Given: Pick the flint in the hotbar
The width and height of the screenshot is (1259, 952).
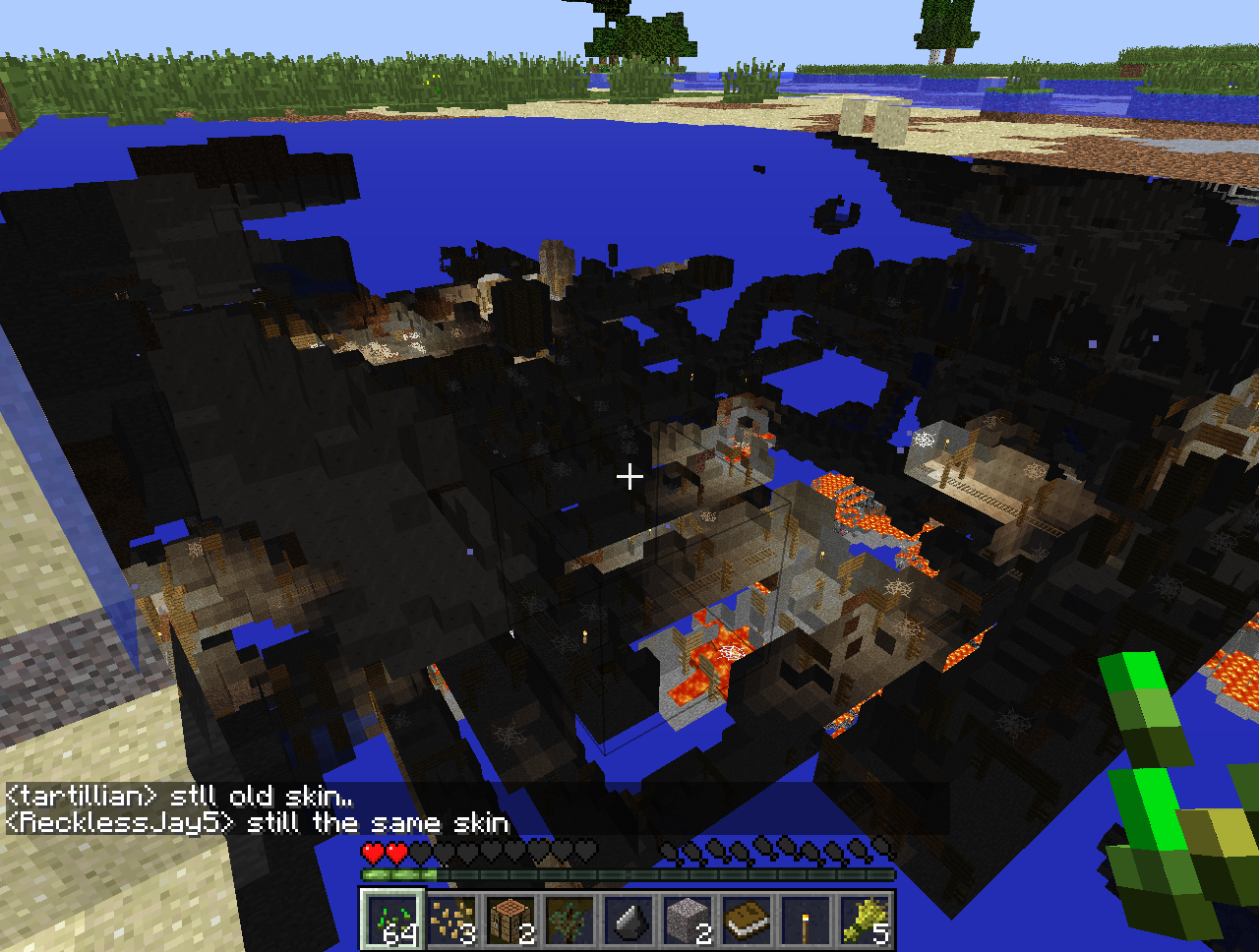Looking at the screenshot, I should tap(628, 921).
